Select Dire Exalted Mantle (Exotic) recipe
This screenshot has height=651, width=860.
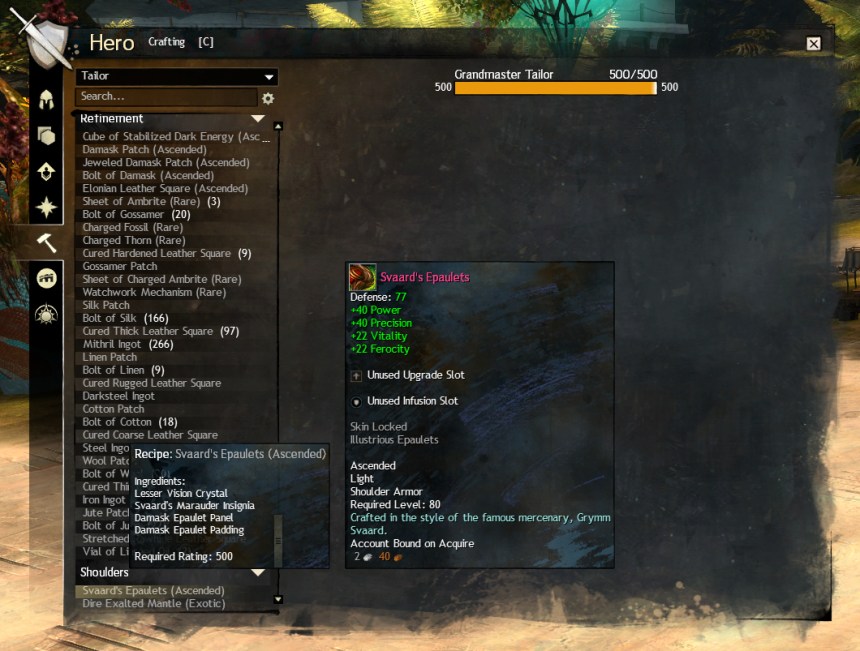coord(153,604)
